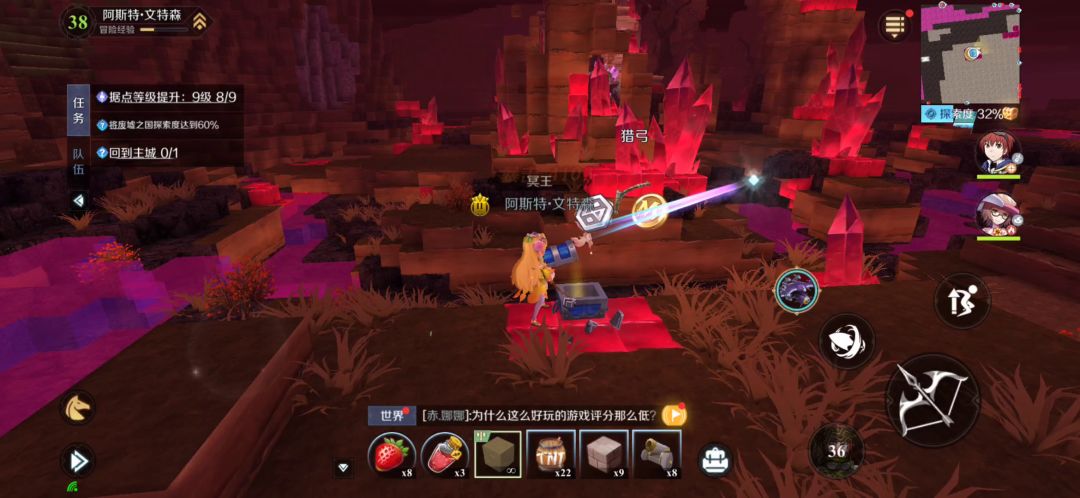This screenshot has width=1080, height=498.
Task: Select the 回到主城 quest entry
Action: (150, 153)
